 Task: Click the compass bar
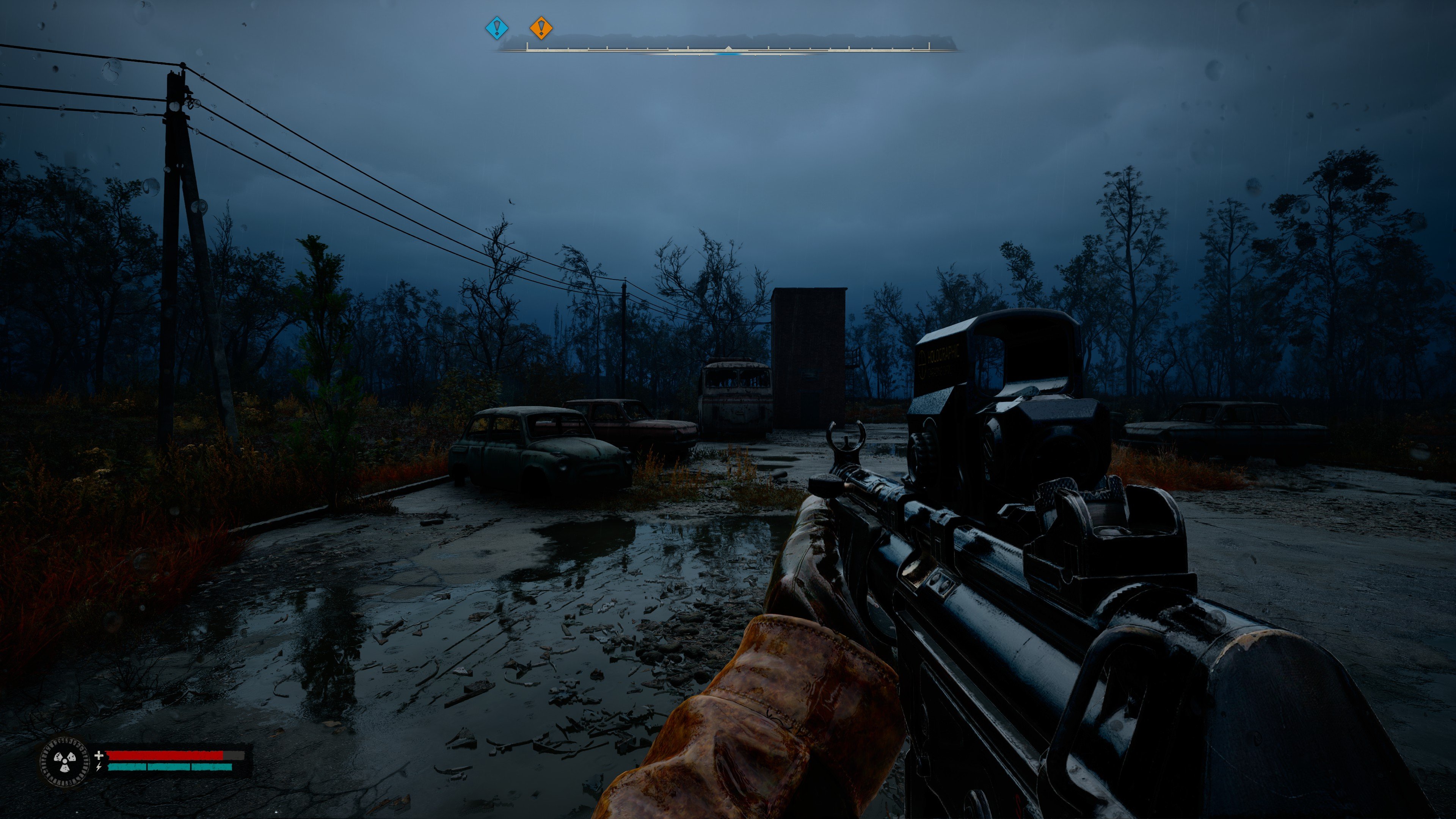pos(728,45)
